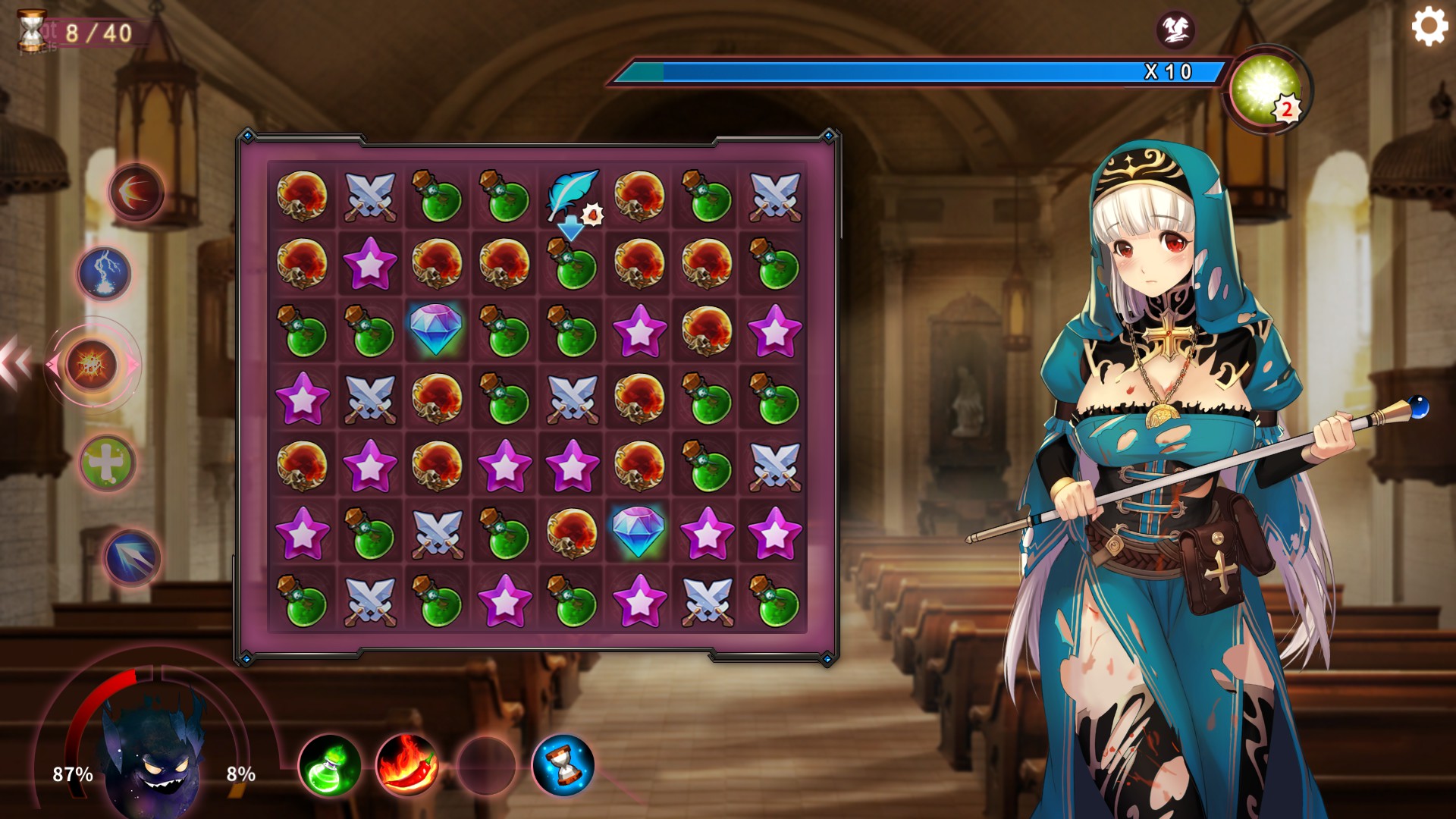Click the white double-chevron arrow by skills

[x=15, y=364]
